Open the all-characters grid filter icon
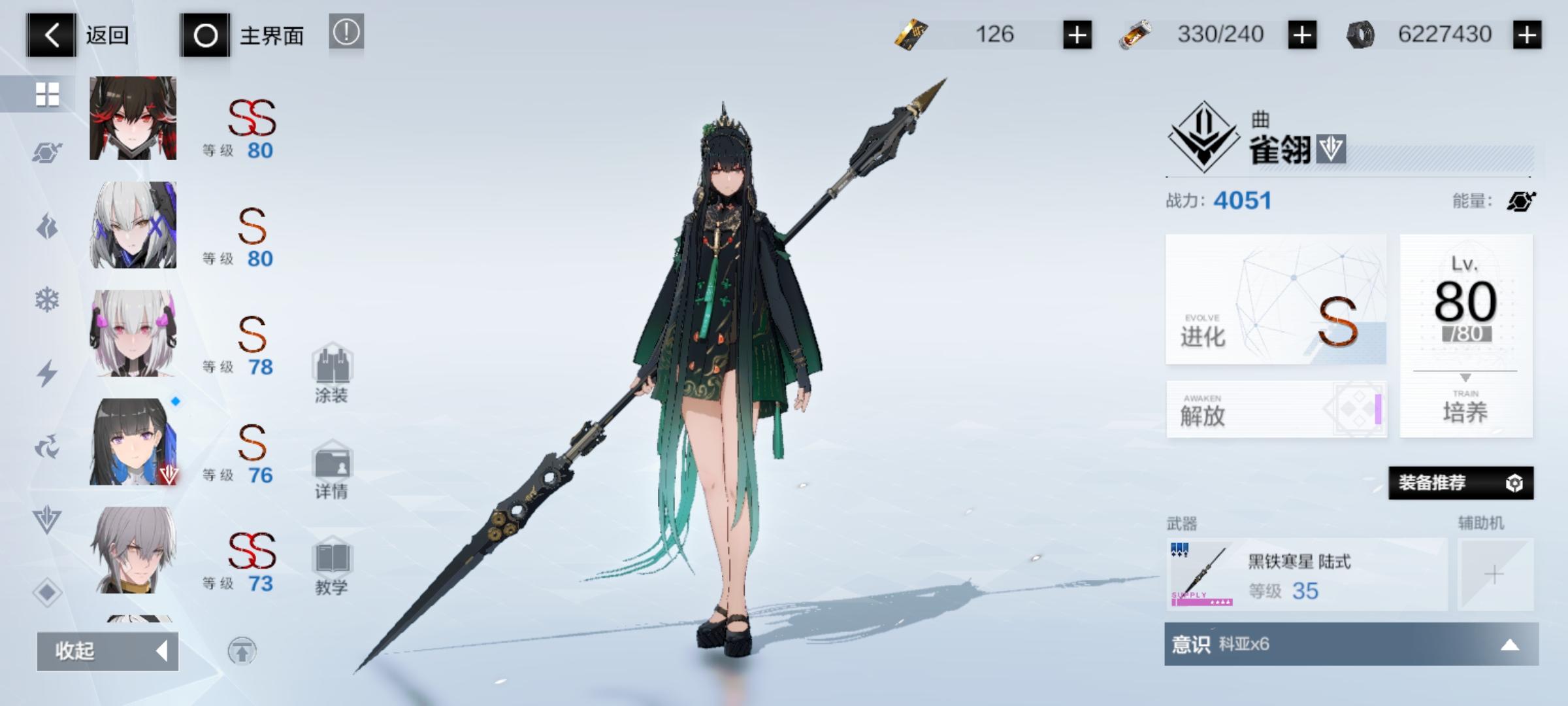Viewport: 1568px width, 706px height. 47,95
